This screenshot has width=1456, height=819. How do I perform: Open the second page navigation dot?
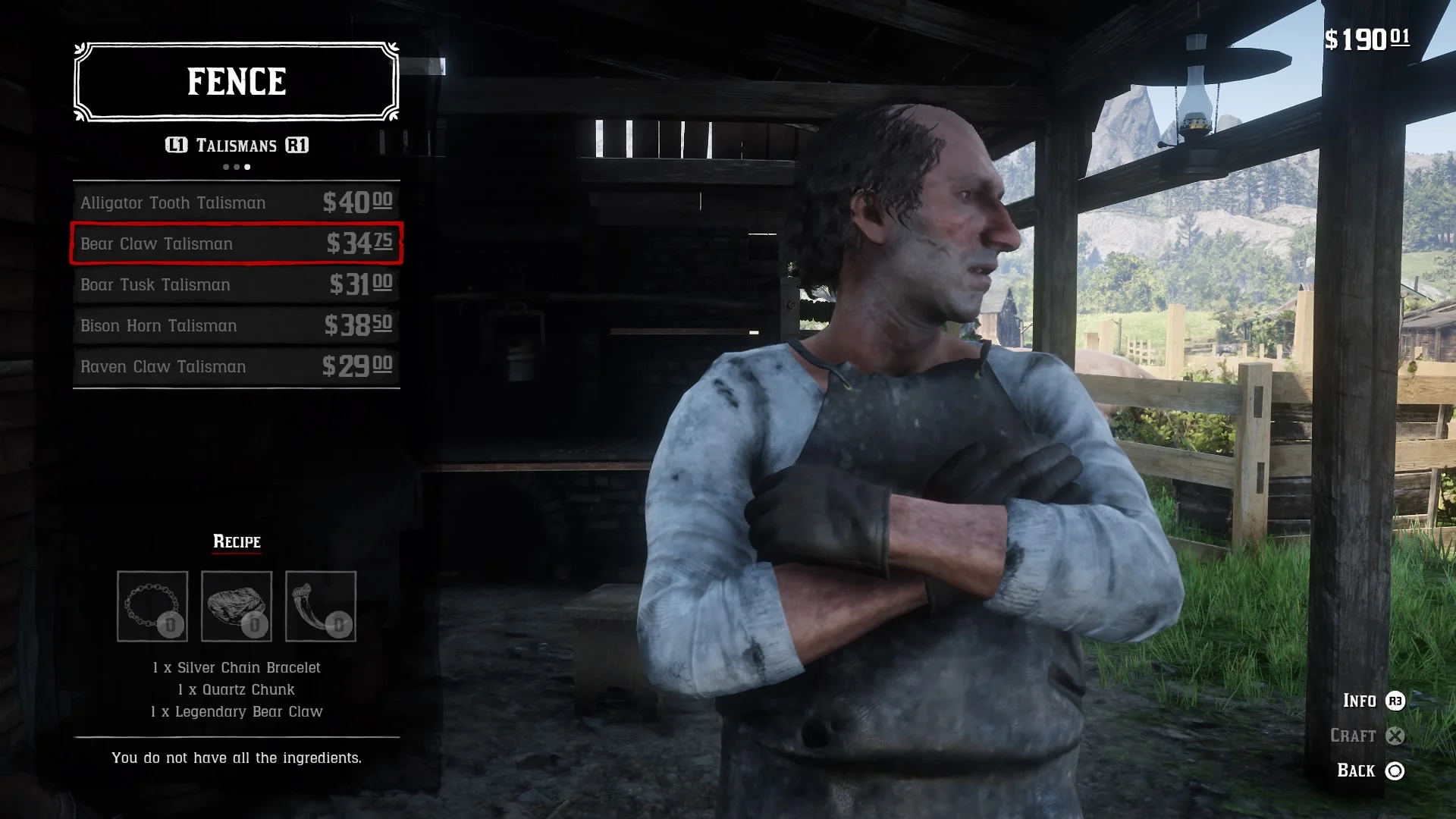point(236,167)
